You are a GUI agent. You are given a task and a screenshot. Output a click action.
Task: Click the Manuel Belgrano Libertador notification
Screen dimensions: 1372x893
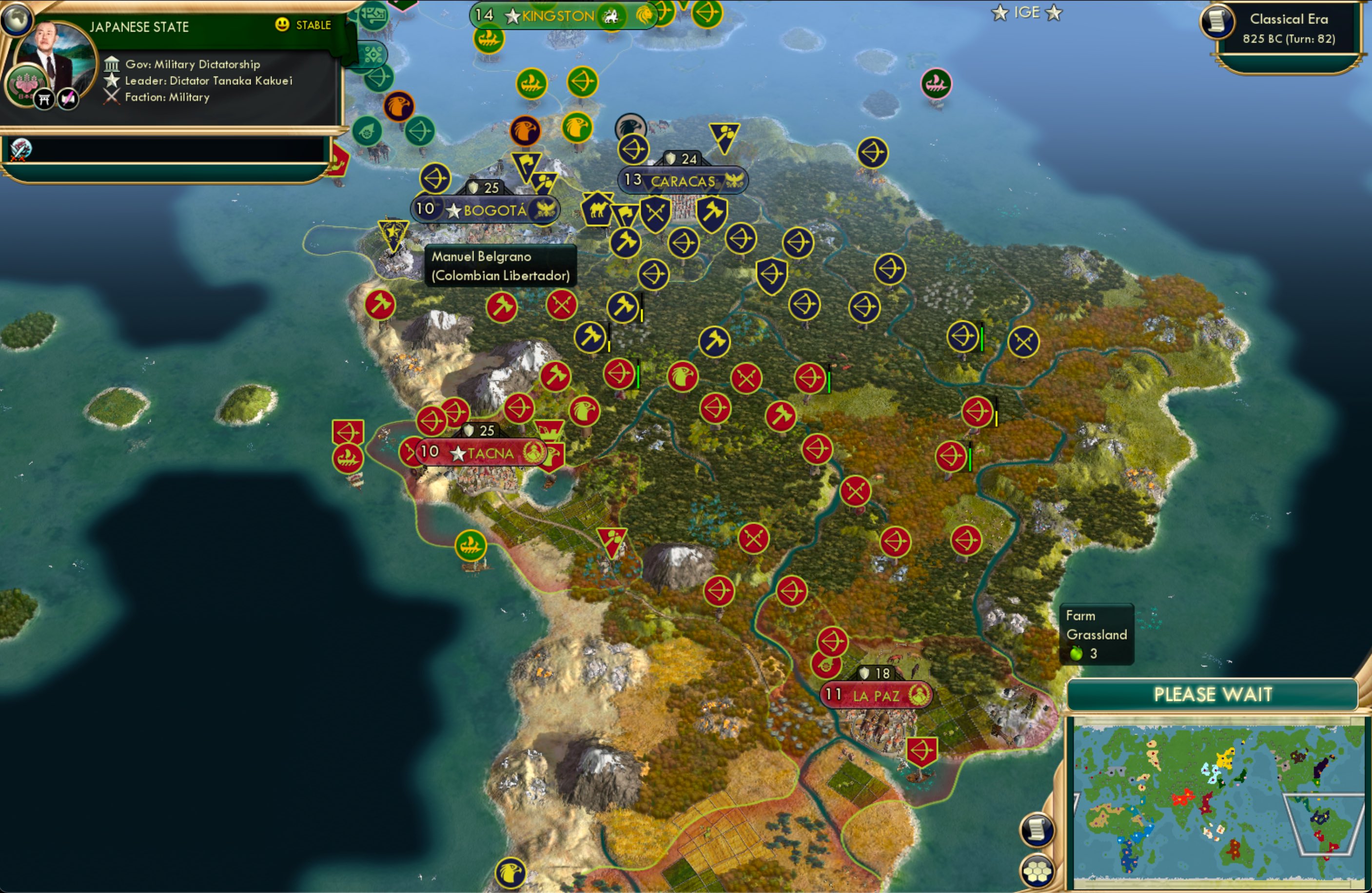[499, 266]
